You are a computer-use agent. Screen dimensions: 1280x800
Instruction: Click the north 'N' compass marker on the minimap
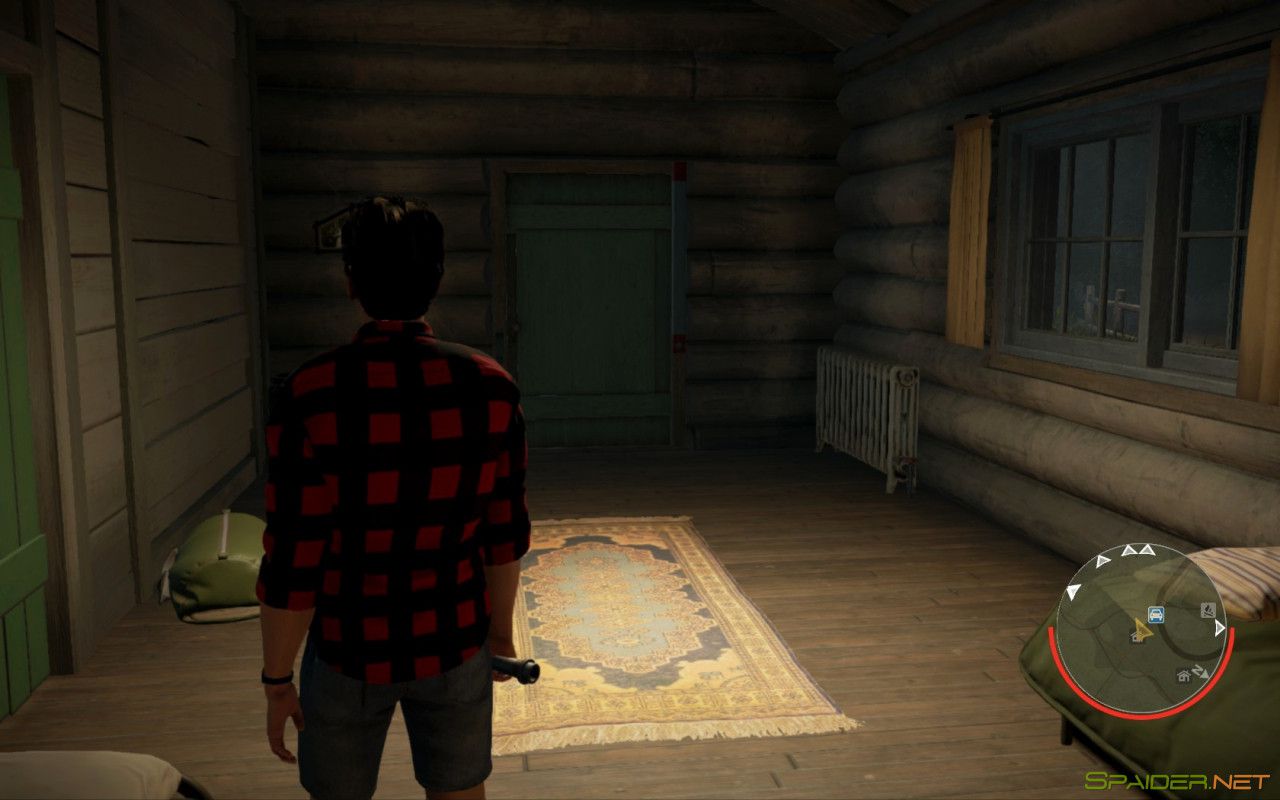[1199, 669]
